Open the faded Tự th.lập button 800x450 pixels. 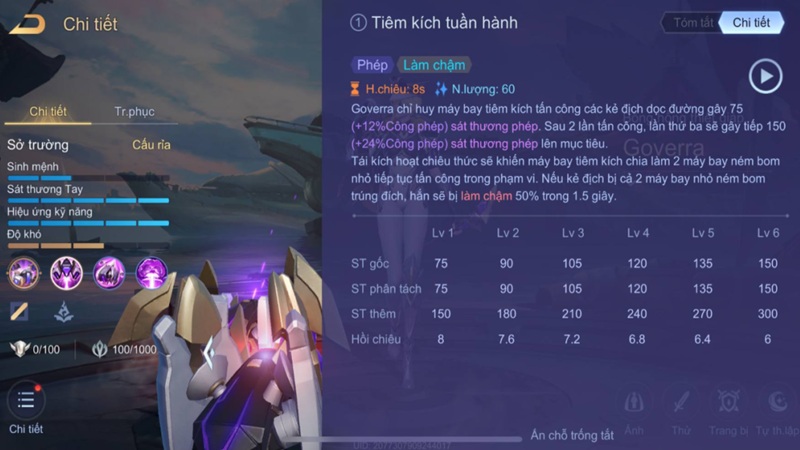click(778, 403)
